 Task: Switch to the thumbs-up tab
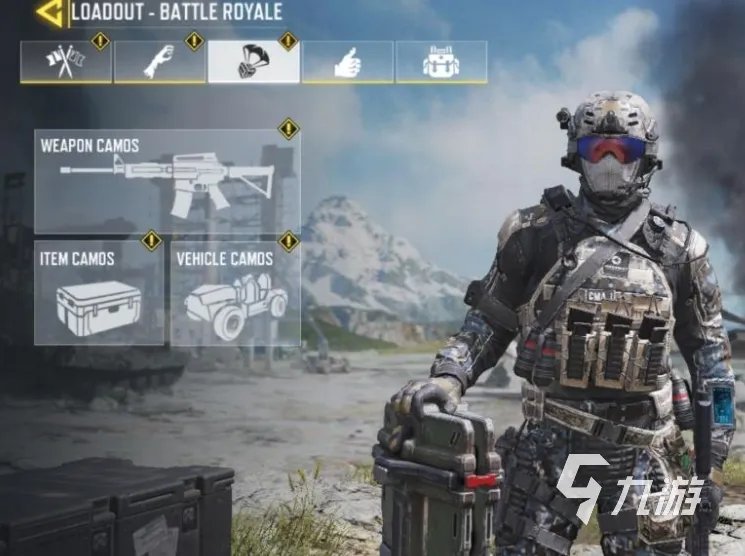(x=347, y=62)
